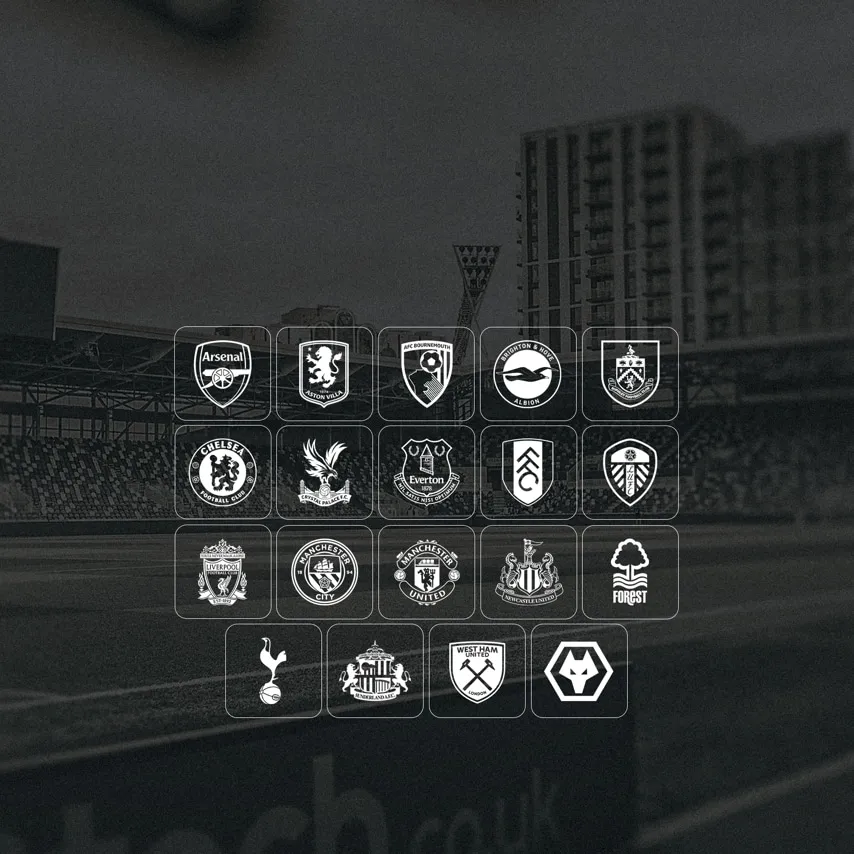Pick the Wolves wolf-head badge
Image resolution: width=854 pixels, height=854 pixels.
coord(579,671)
